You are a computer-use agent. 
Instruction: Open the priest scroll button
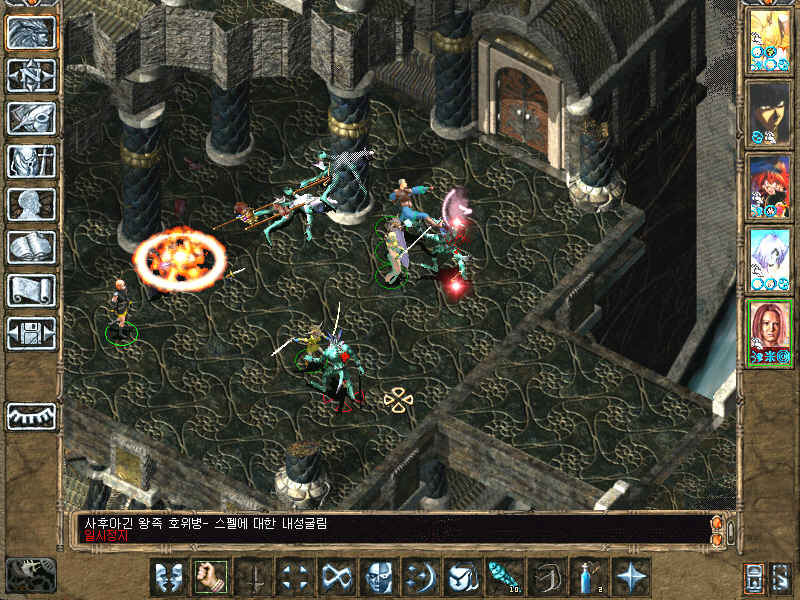click(31, 290)
